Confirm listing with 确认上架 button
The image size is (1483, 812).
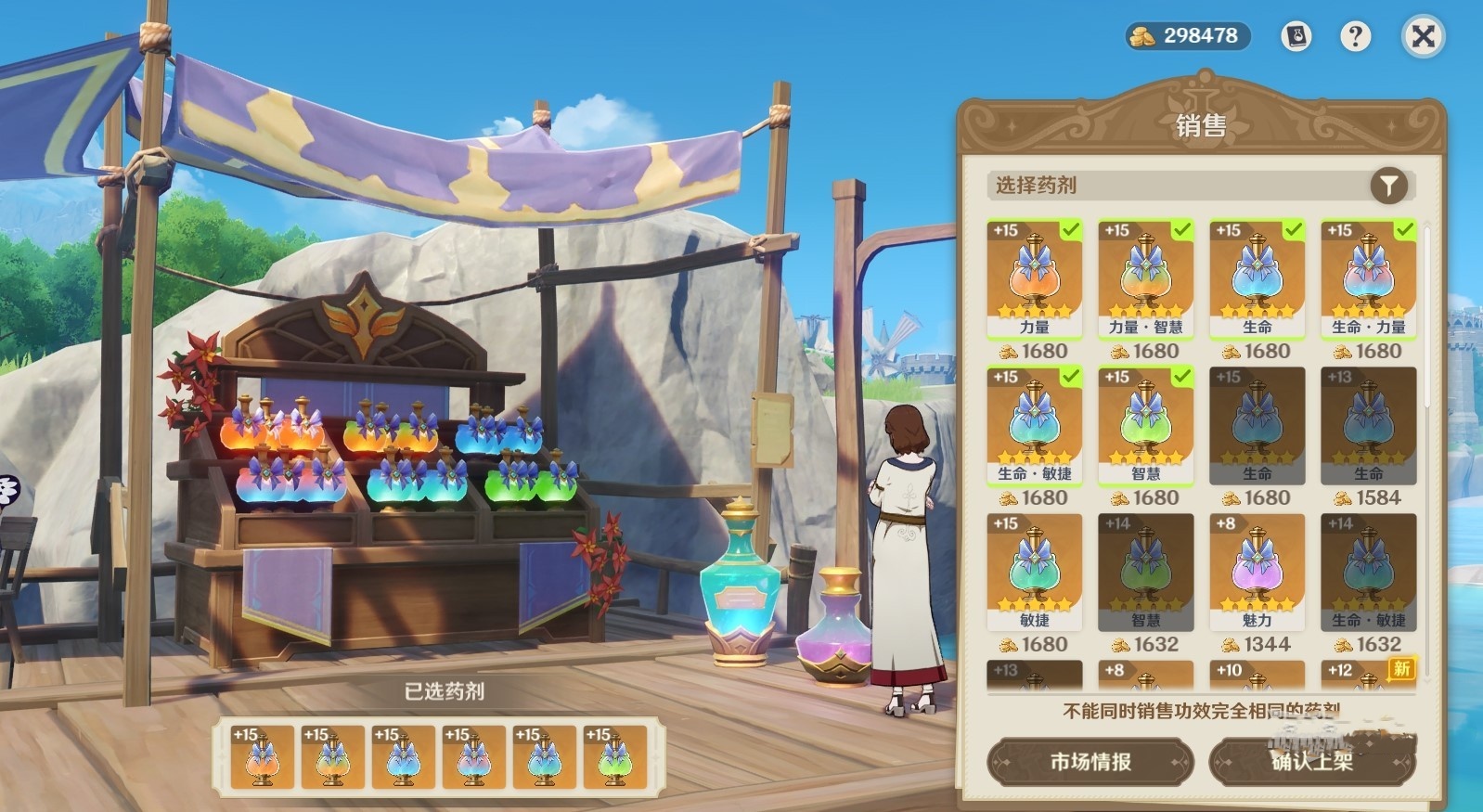coord(1312,762)
